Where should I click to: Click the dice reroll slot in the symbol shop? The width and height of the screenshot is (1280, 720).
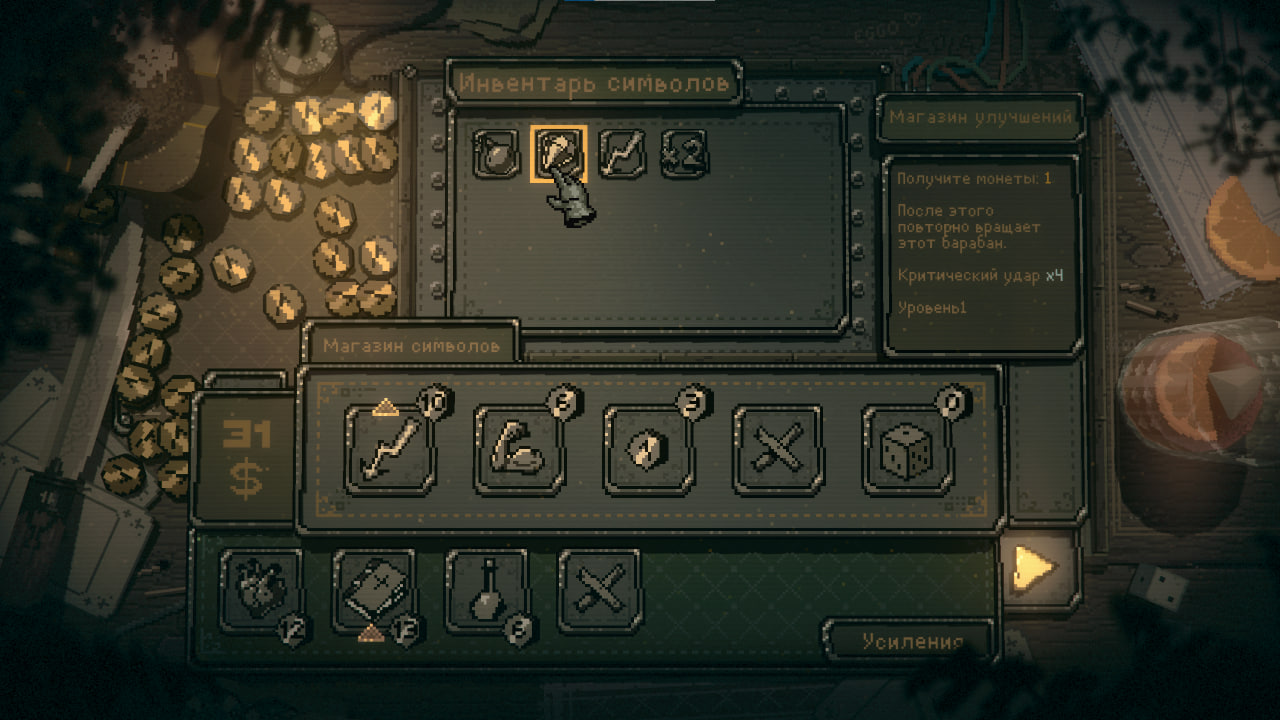[908, 449]
